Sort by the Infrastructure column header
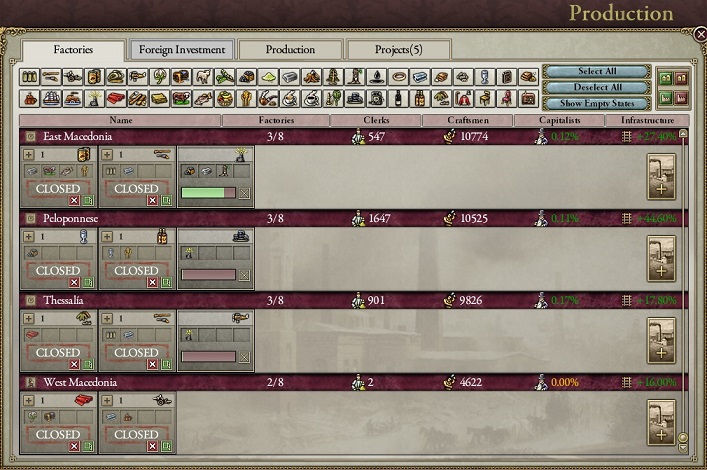707x470 pixels. coord(646,120)
